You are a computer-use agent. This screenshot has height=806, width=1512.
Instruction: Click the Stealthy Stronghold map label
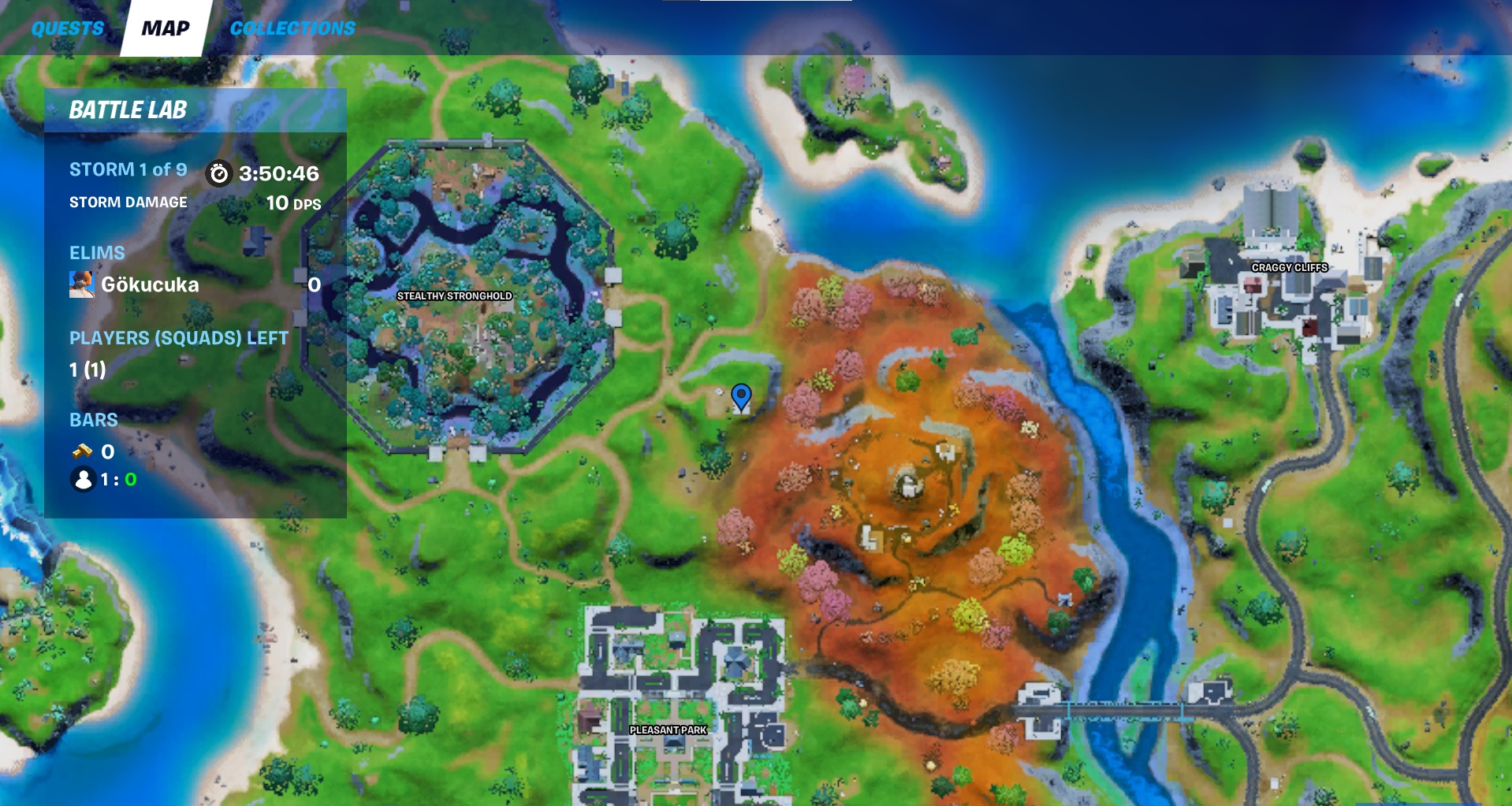[x=455, y=297]
